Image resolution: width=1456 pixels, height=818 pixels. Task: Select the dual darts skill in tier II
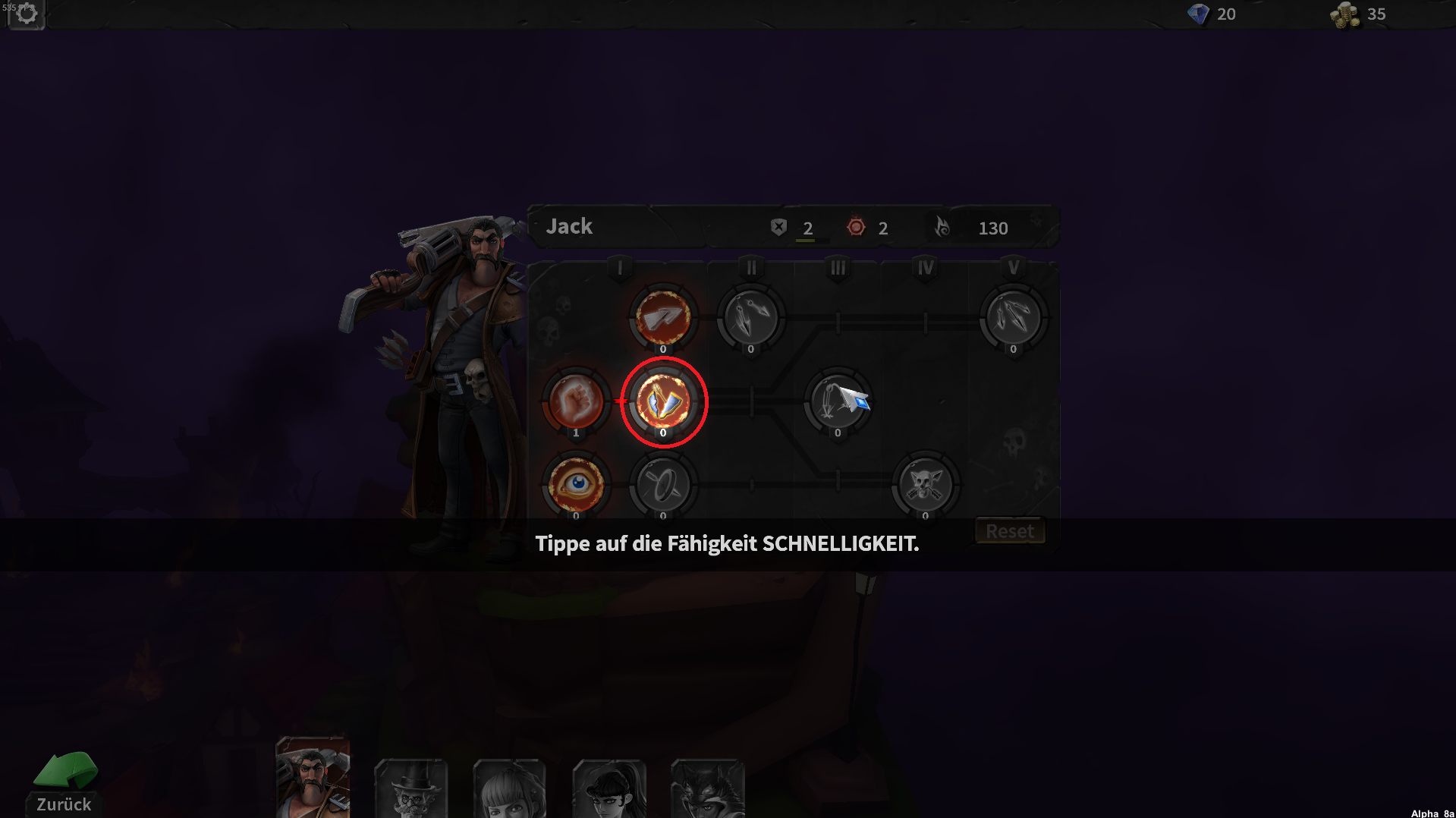(x=750, y=317)
